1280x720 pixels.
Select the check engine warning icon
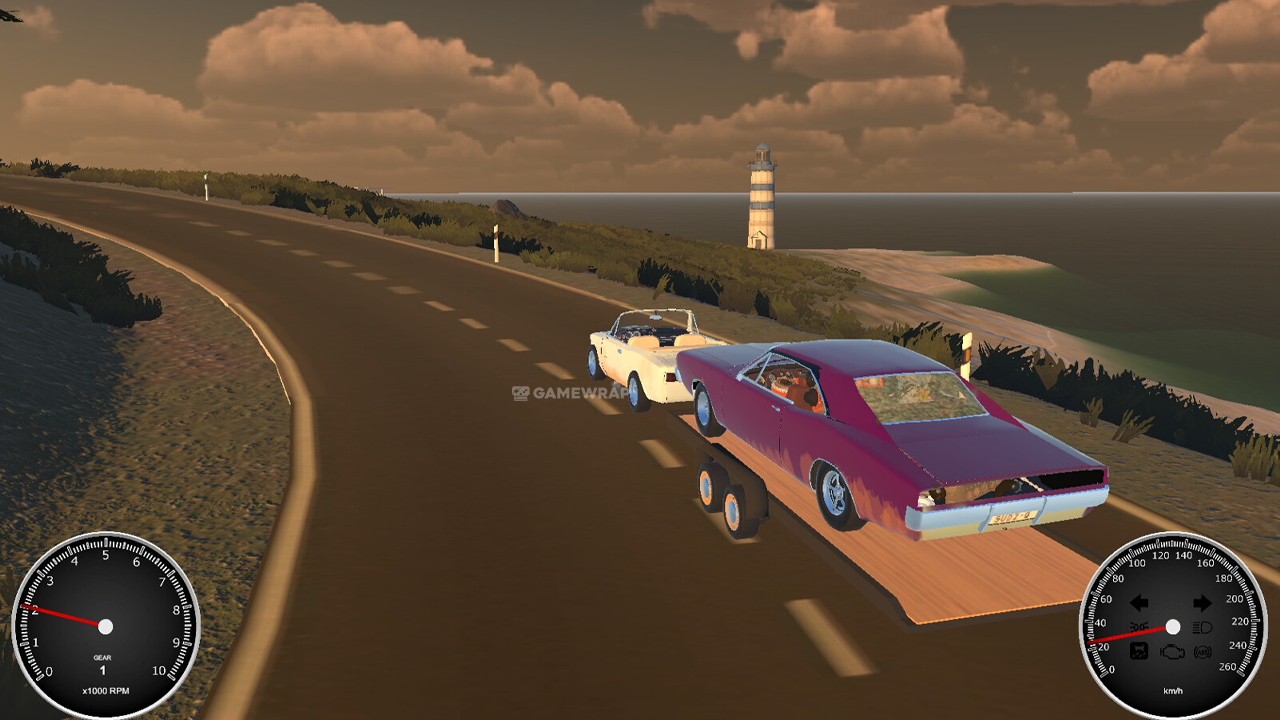[x=1171, y=652]
